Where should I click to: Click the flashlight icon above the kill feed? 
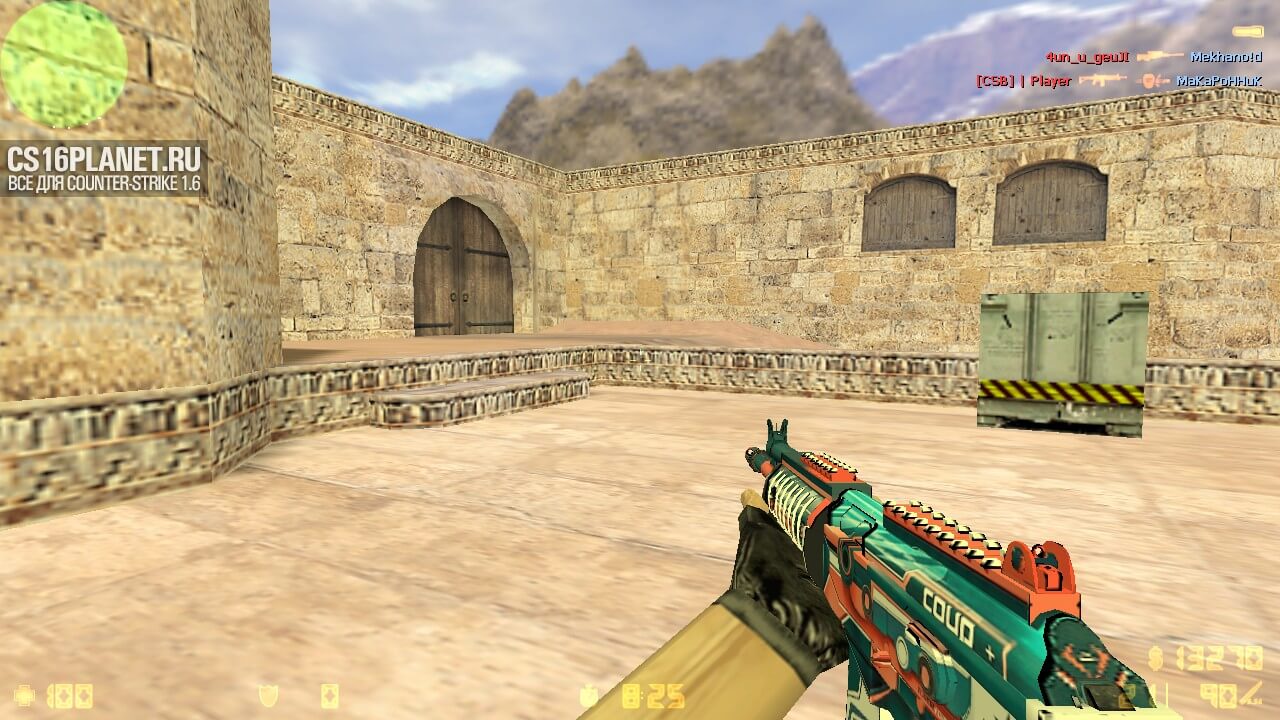tap(1247, 32)
